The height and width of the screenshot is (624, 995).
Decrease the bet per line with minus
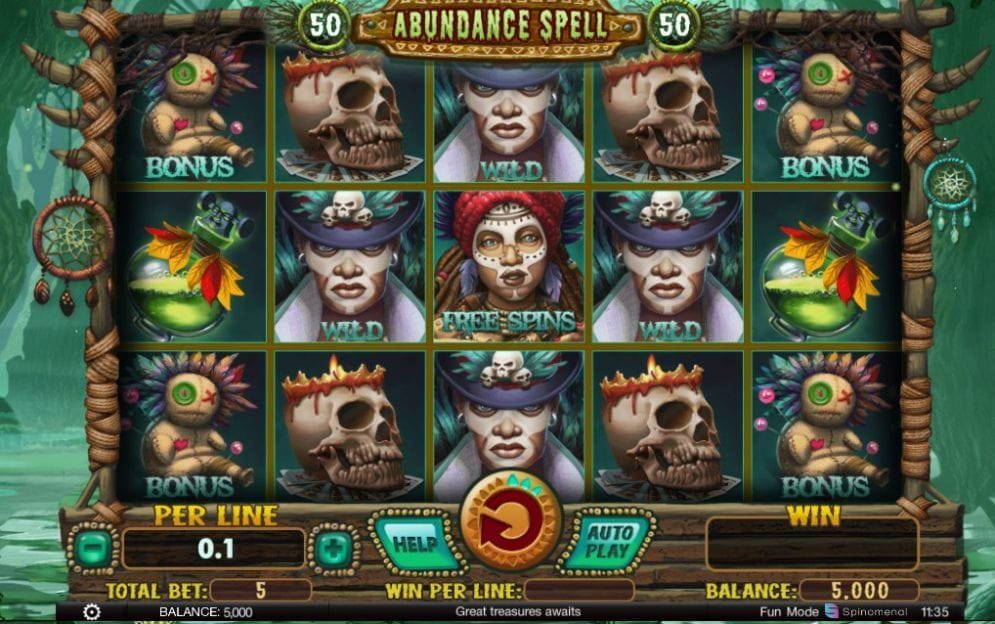92,549
